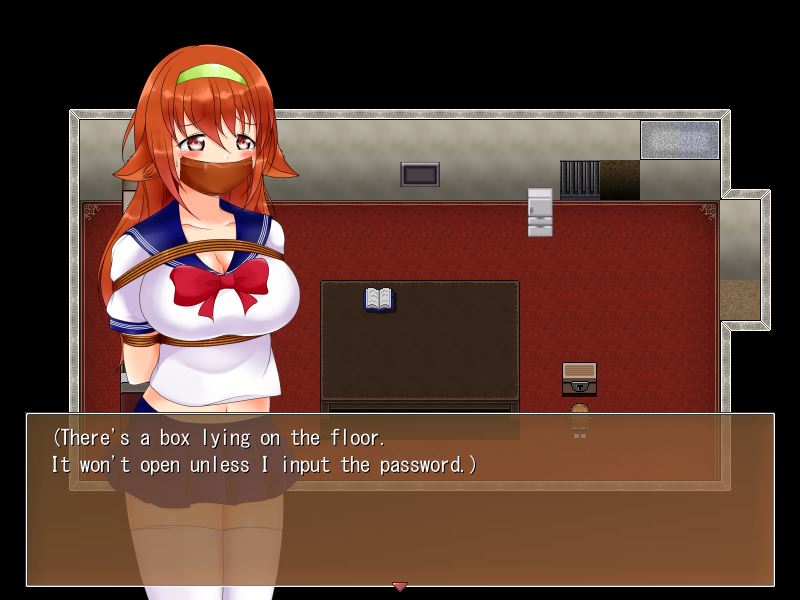800x600 pixels.
Task: Click the red continue arrow under the dialogue
Action: tap(400, 586)
